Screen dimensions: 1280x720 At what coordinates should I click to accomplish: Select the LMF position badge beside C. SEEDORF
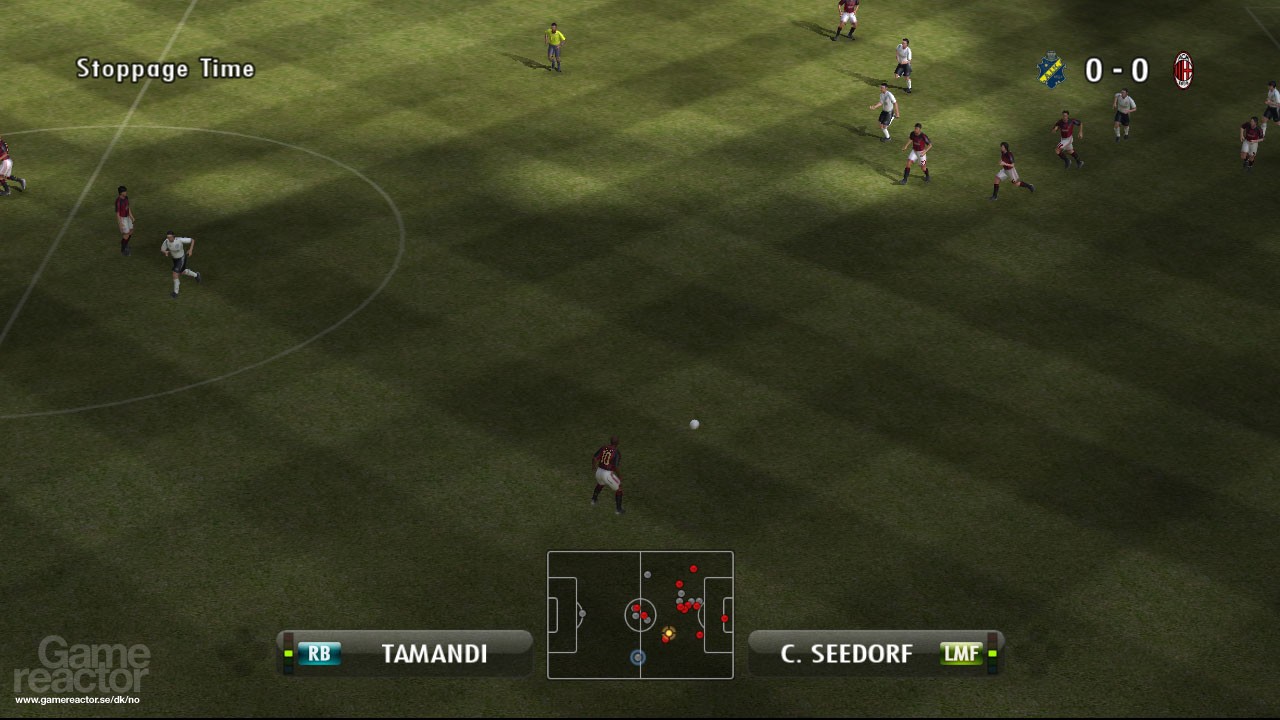coord(960,653)
